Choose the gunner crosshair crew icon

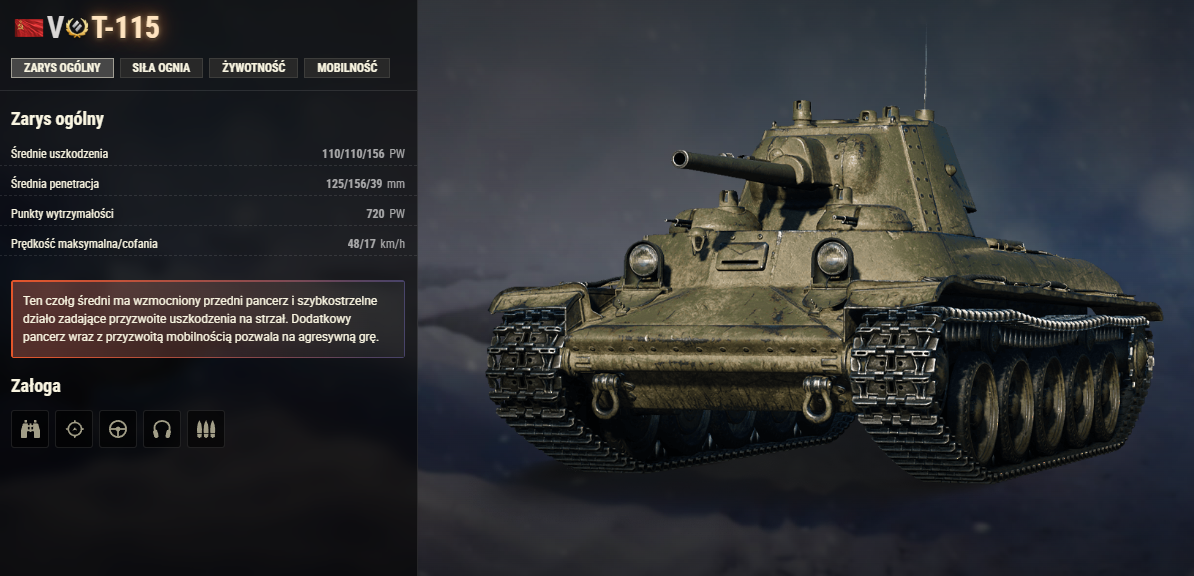(74, 429)
